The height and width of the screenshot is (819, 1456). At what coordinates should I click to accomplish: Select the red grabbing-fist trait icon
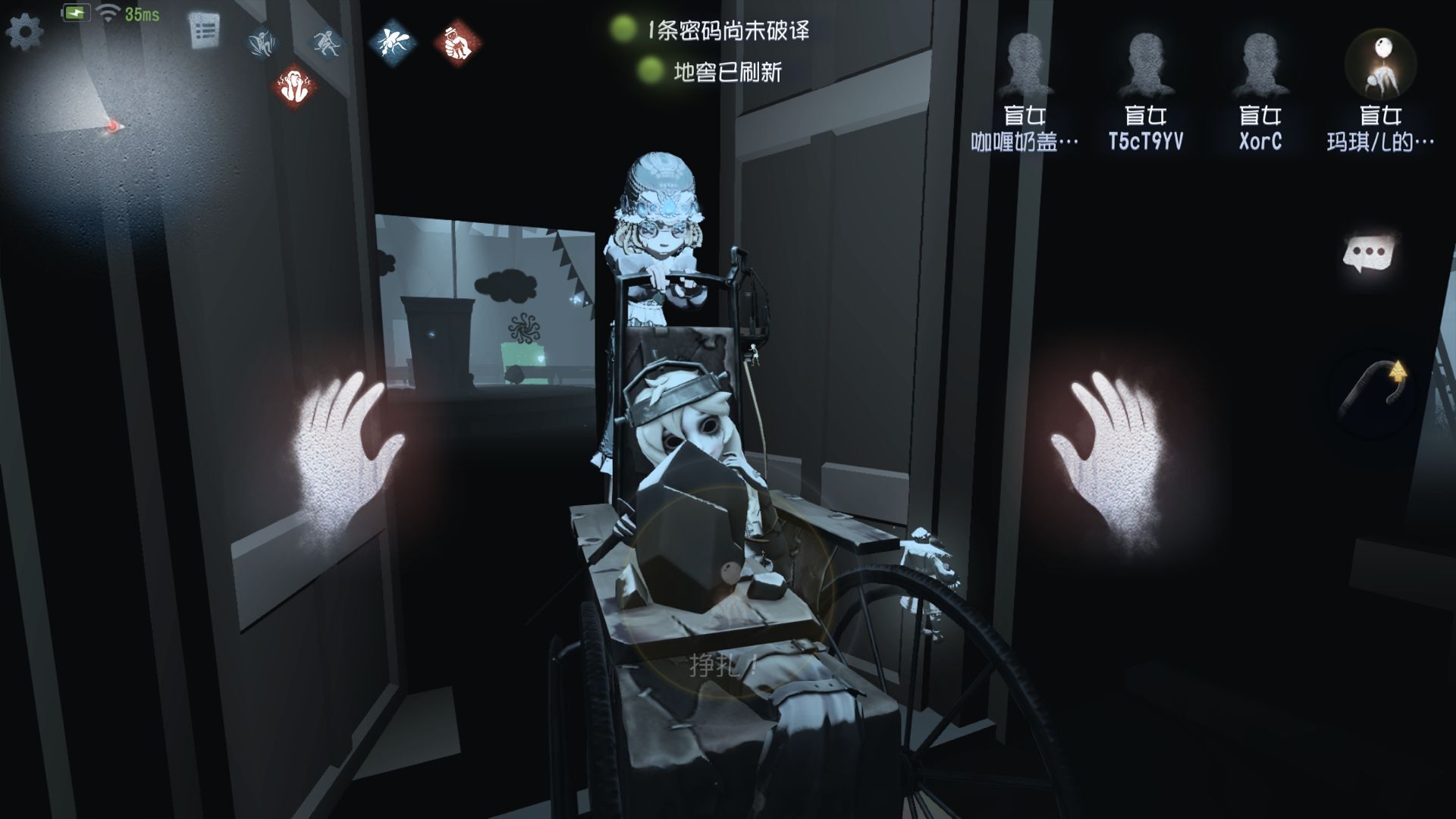click(x=457, y=42)
